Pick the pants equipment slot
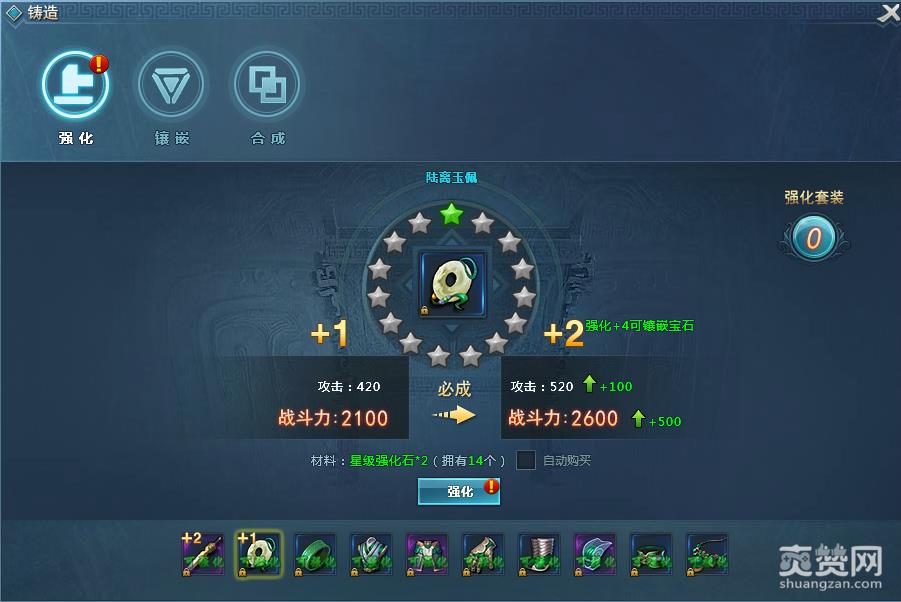Screen dimensions: 901x602 pyautogui.click(x=427, y=554)
